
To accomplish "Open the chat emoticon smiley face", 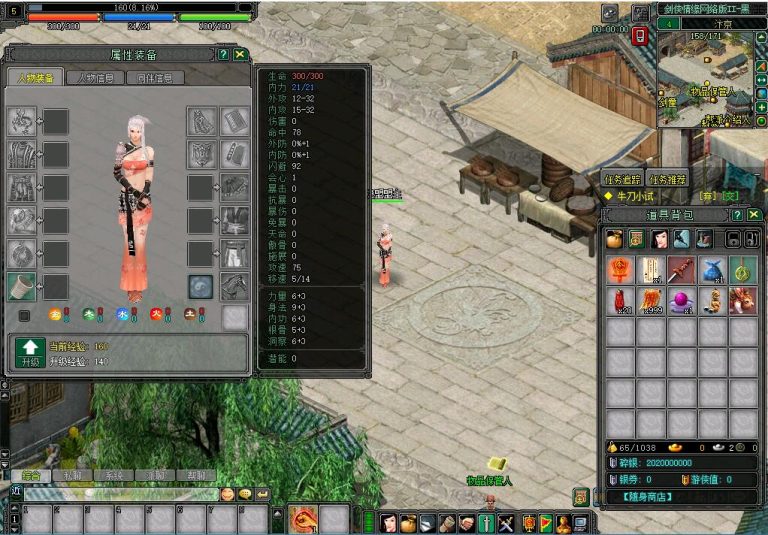I will point(228,494).
